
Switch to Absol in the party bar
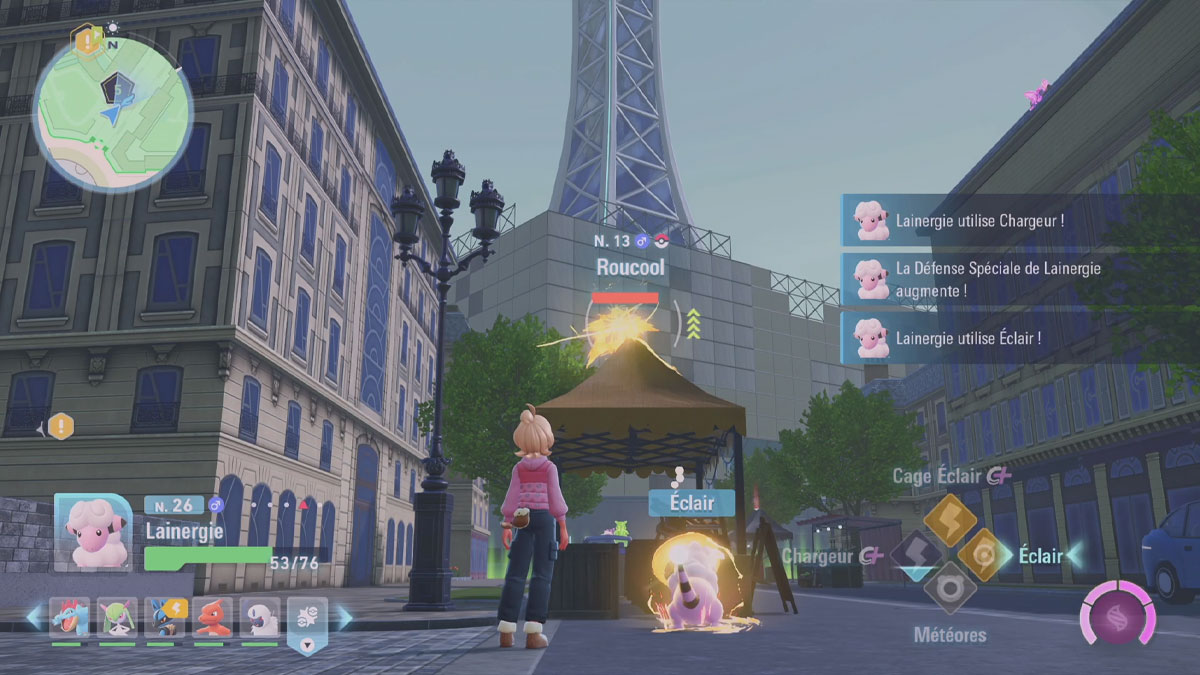(x=260, y=618)
